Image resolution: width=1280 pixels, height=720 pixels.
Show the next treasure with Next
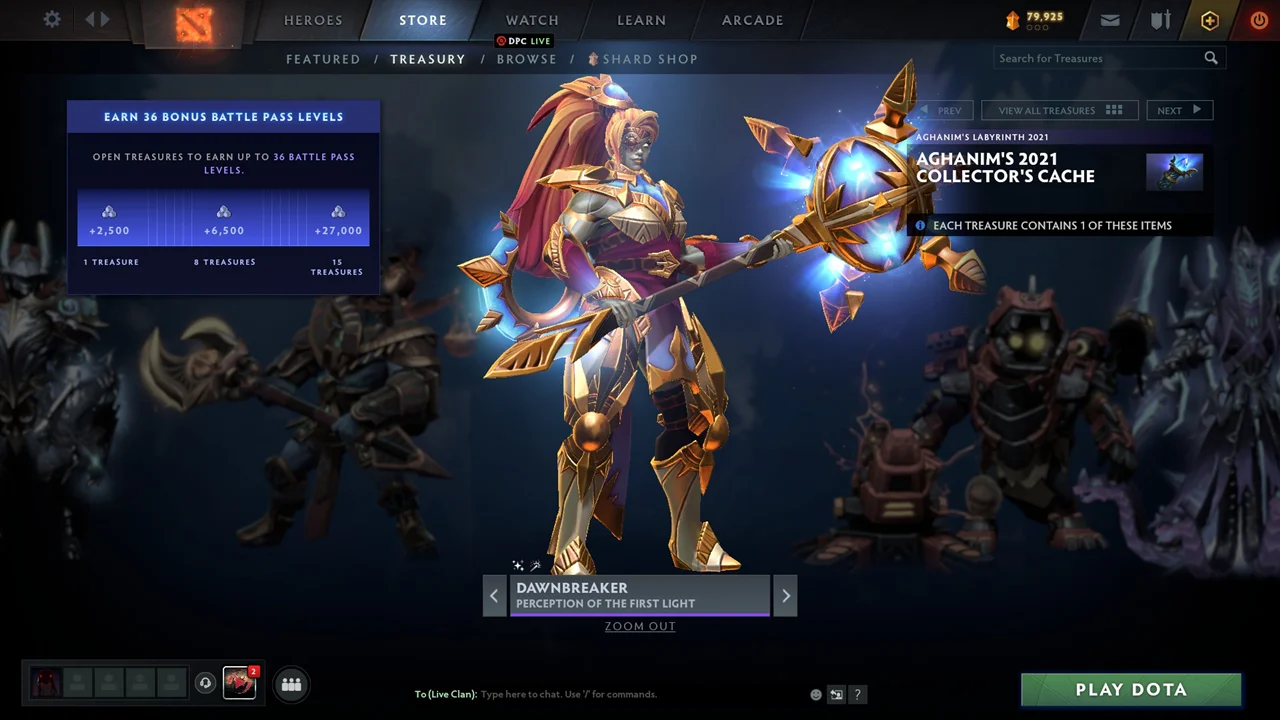click(x=1179, y=110)
